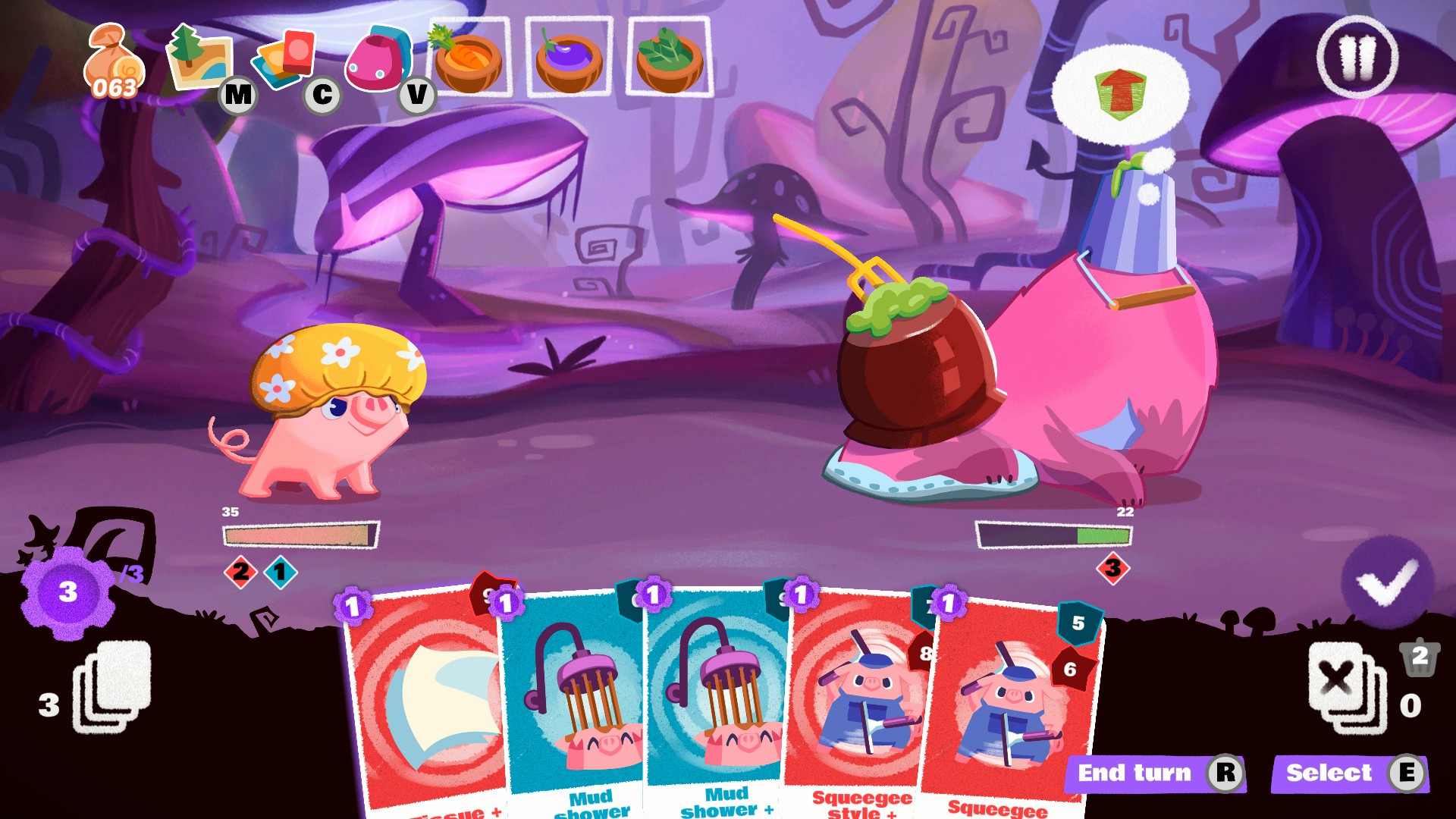Use the carrot bowl item
This screenshot has width=1456, height=819.
pos(469,58)
